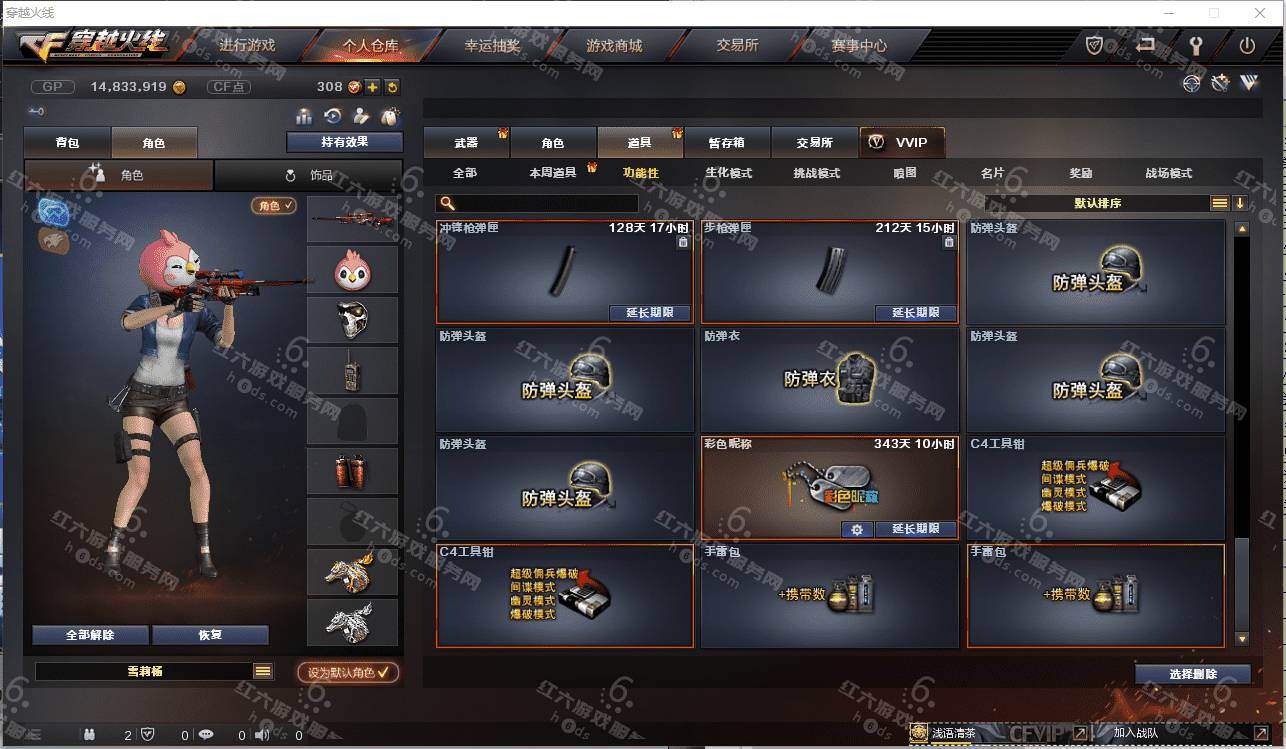Image resolution: width=1286 pixels, height=749 pixels.
Task: Show the 挑战模式 item category
Action: [816, 173]
